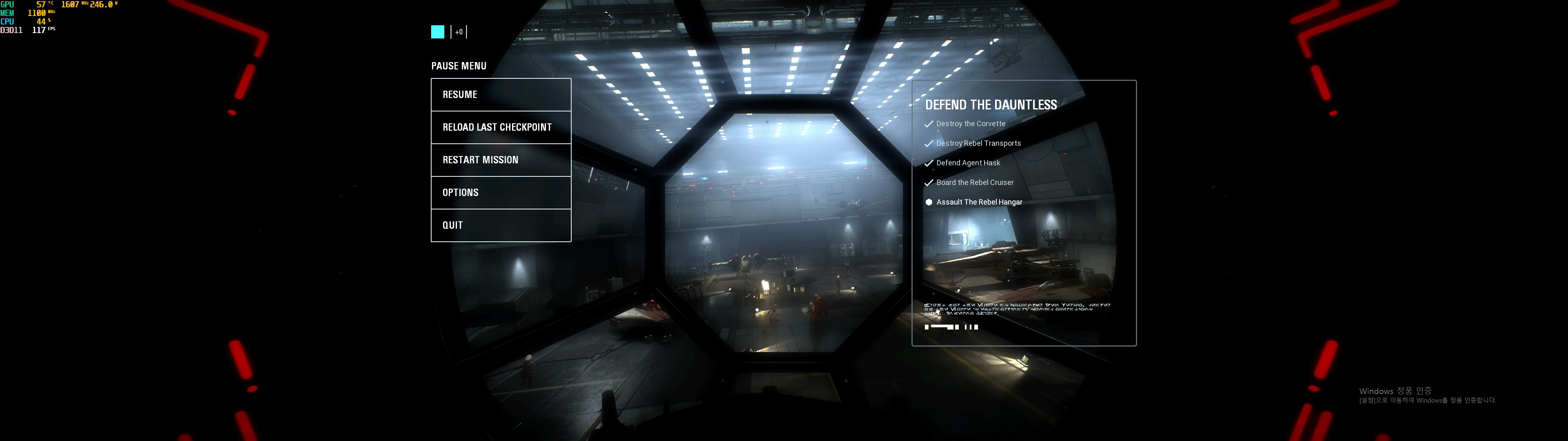The height and width of the screenshot is (441, 1568).
Task: Open the Options menu
Action: pyautogui.click(x=500, y=192)
